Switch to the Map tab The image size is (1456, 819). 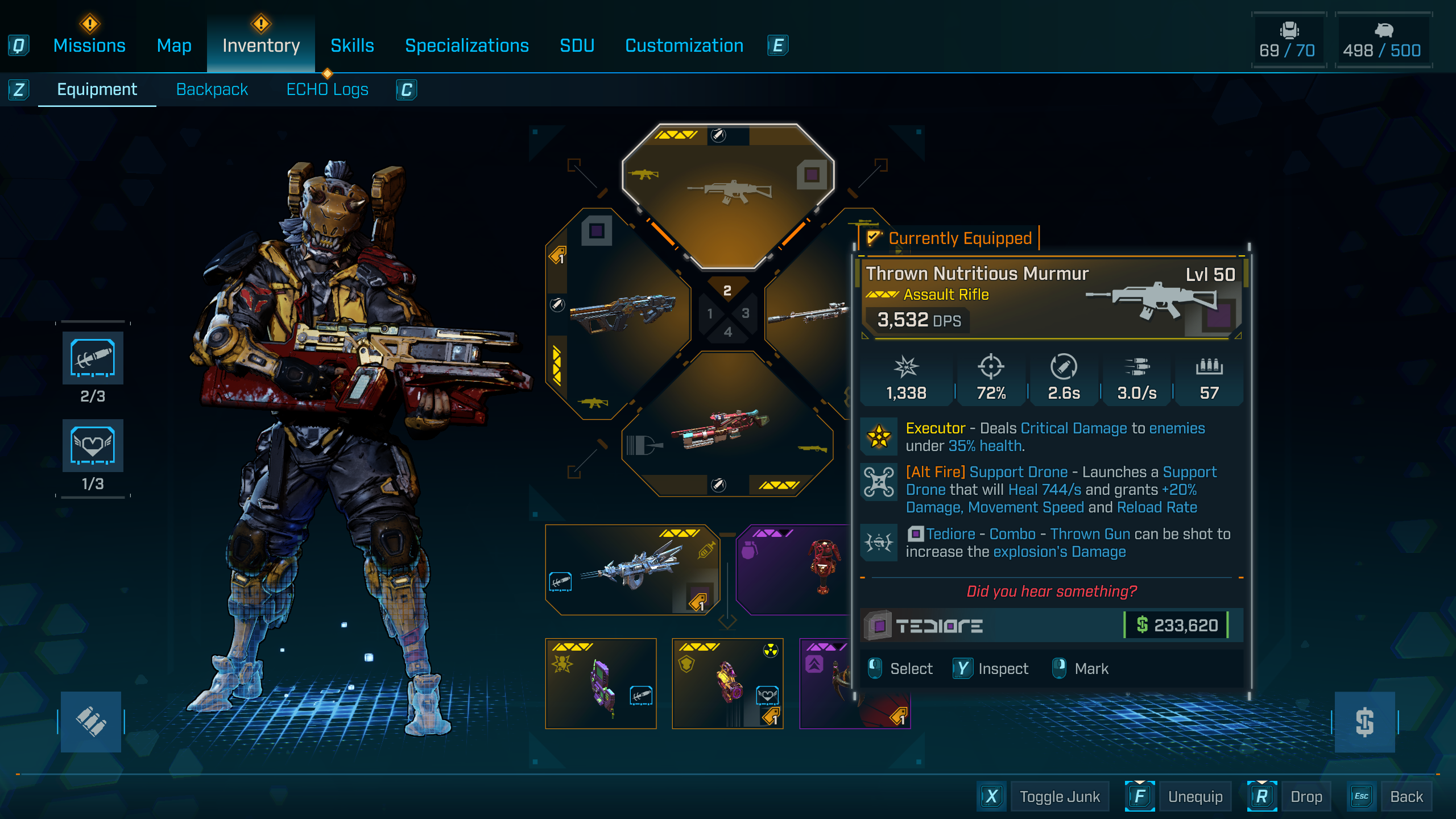(174, 45)
